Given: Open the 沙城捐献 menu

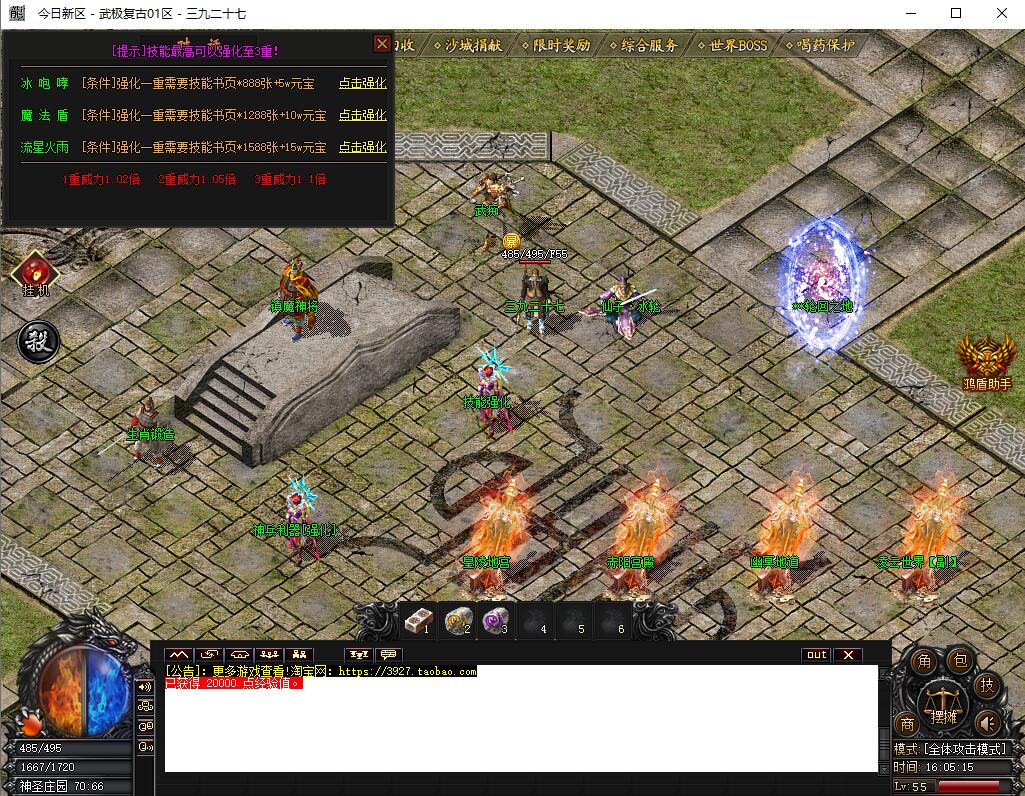Looking at the screenshot, I should [x=473, y=46].
